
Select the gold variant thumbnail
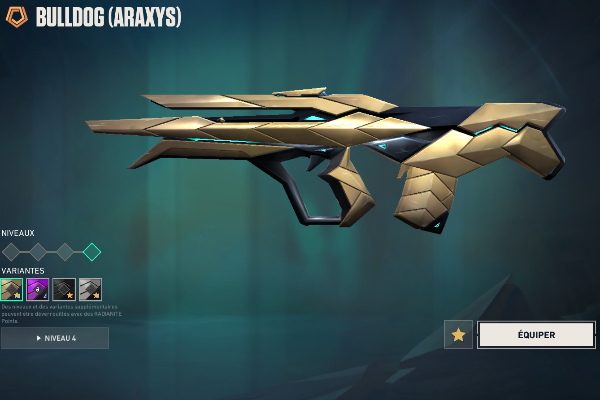(12, 289)
